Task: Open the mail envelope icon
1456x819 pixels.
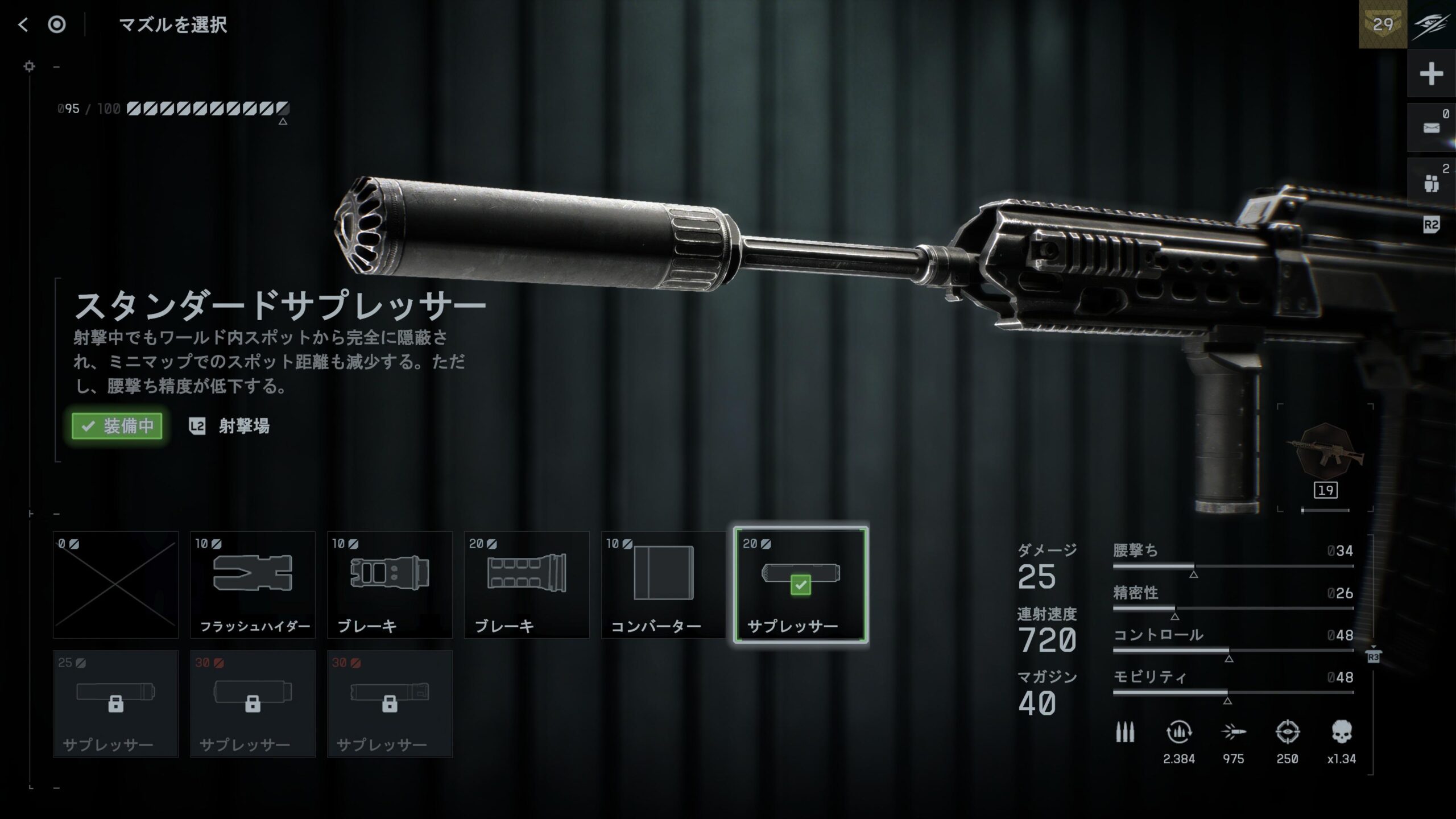Action: click(1431, 128)
